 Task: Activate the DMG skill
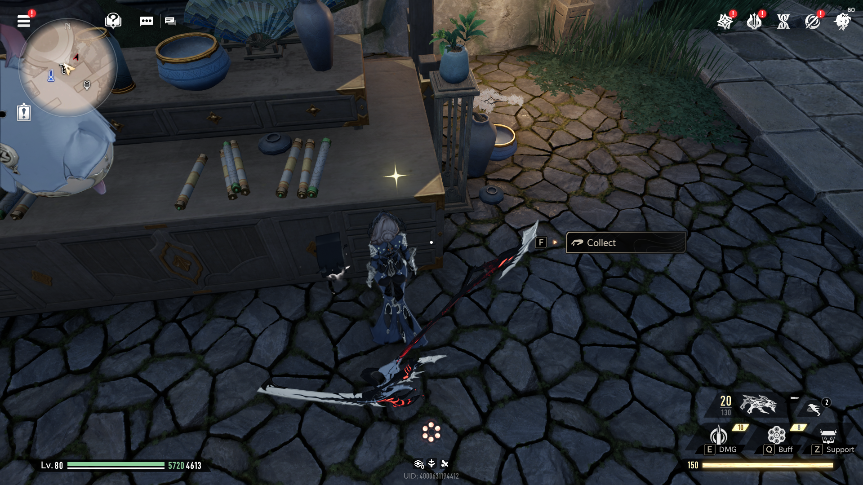(717, 435)
